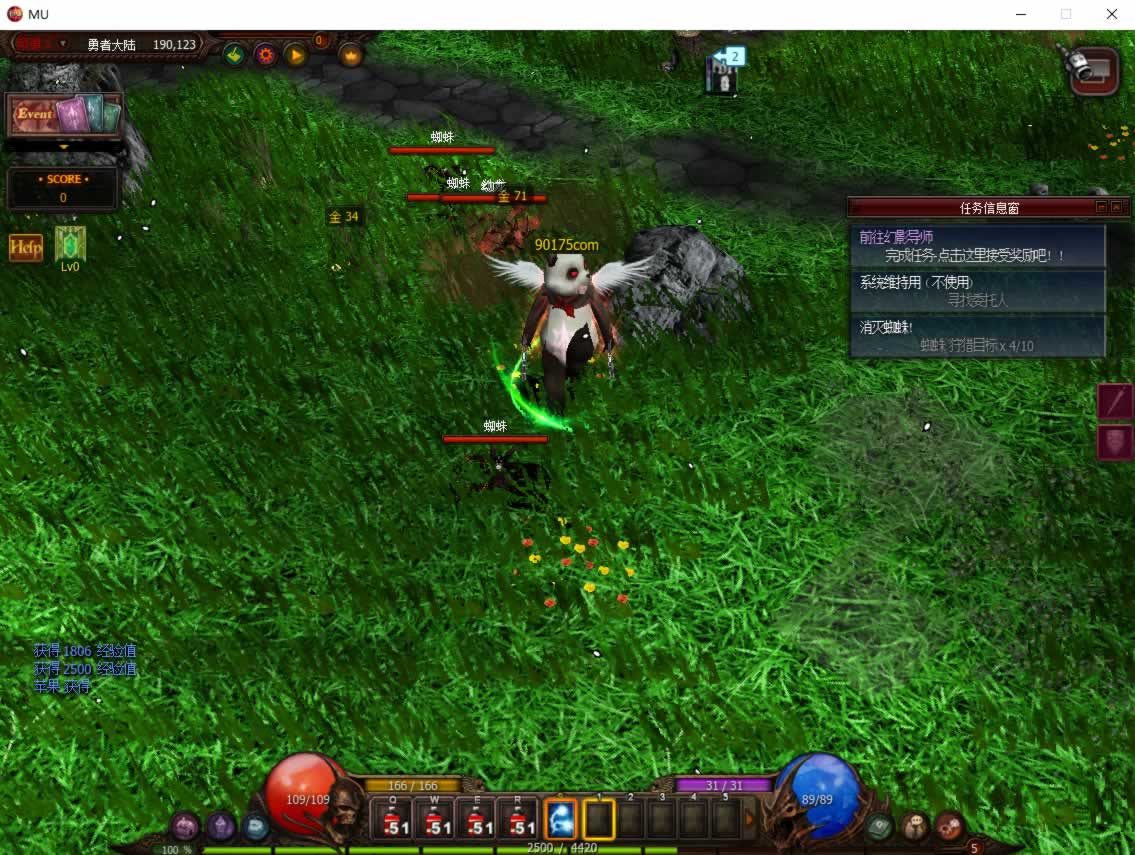Select the 消灭蜘蛛 quest entry
1135x855 pixels.
(976, 336)
